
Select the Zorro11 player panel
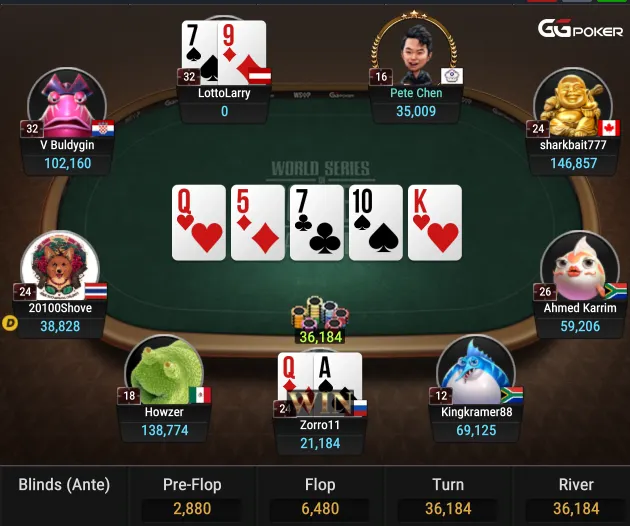(321, 434)
